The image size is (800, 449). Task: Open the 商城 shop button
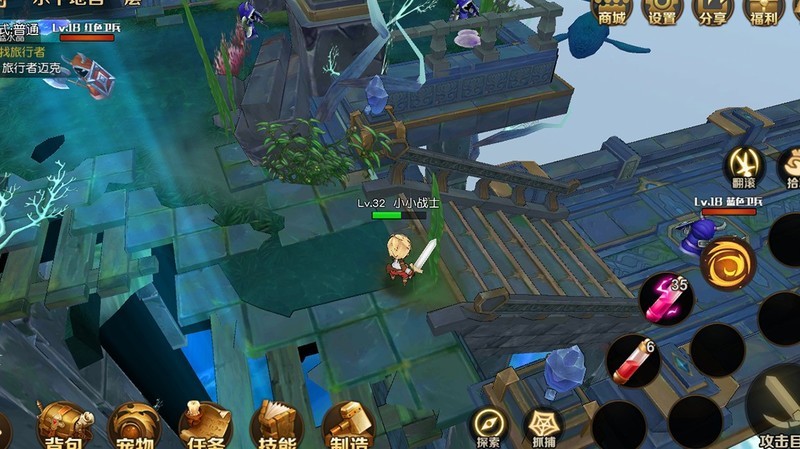coord(611,10)
